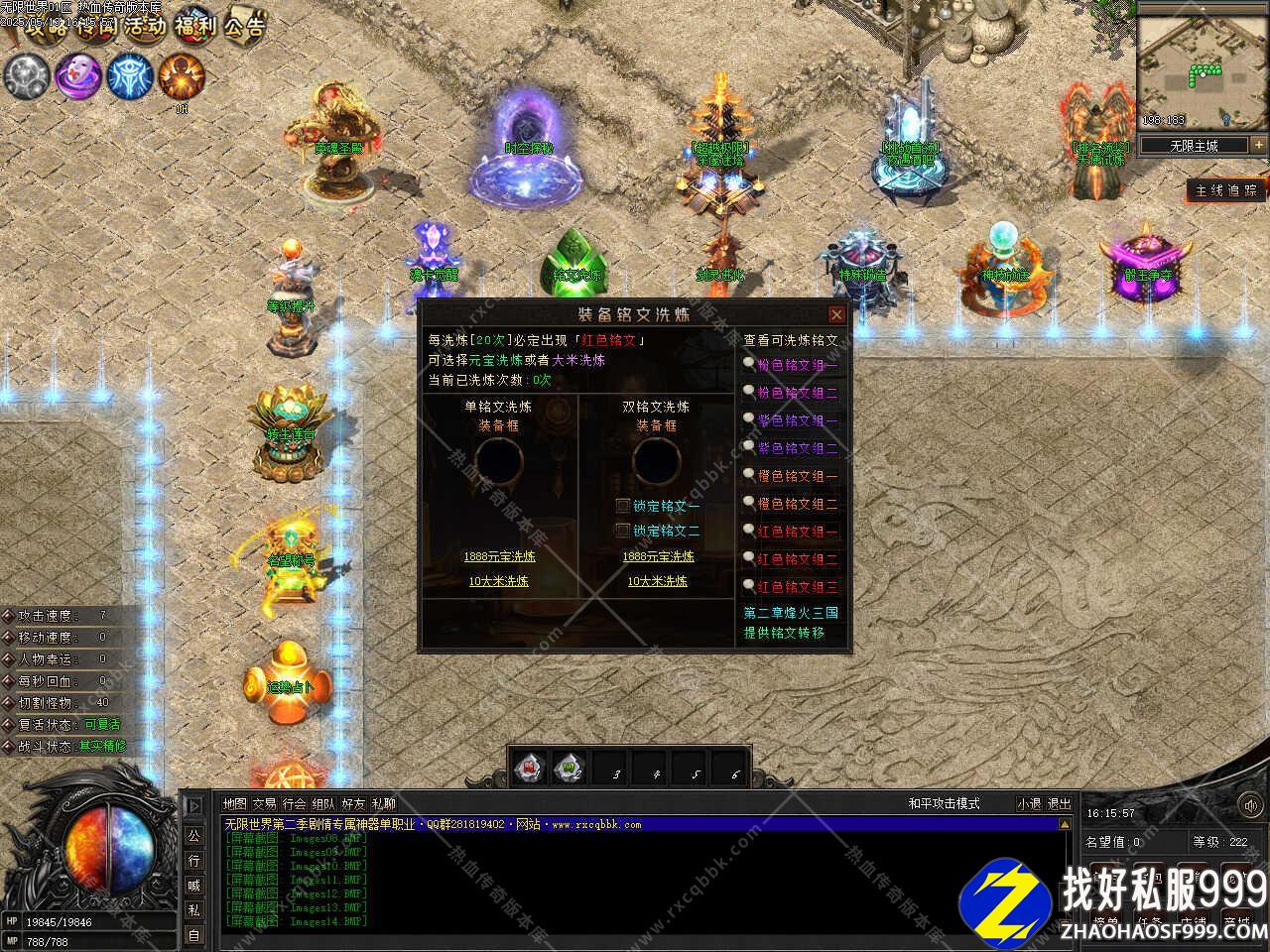This screenshot has width=1270, height=952.
Task: Click 1888元宝洗炼 under 单铭文洗炼
Action: [x=499, y=557]
